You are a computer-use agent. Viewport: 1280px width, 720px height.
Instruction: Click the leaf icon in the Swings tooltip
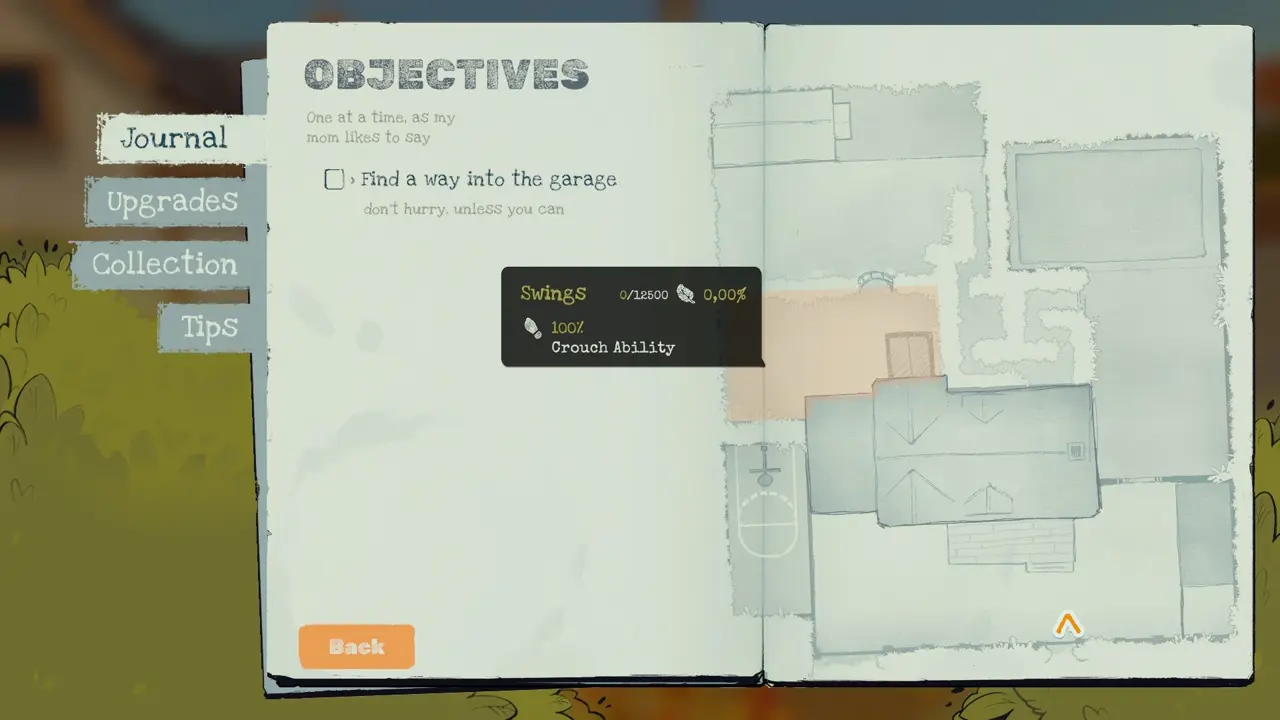686,295
